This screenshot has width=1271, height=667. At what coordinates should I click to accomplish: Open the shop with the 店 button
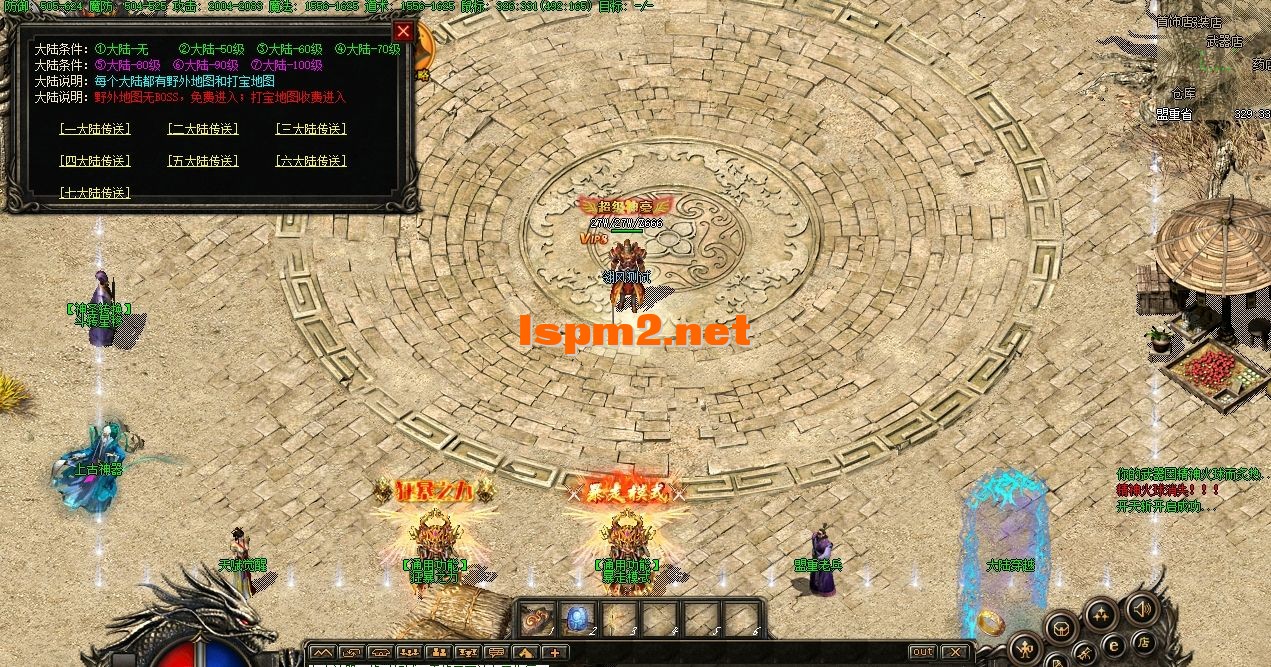[x=1143, y=641]
